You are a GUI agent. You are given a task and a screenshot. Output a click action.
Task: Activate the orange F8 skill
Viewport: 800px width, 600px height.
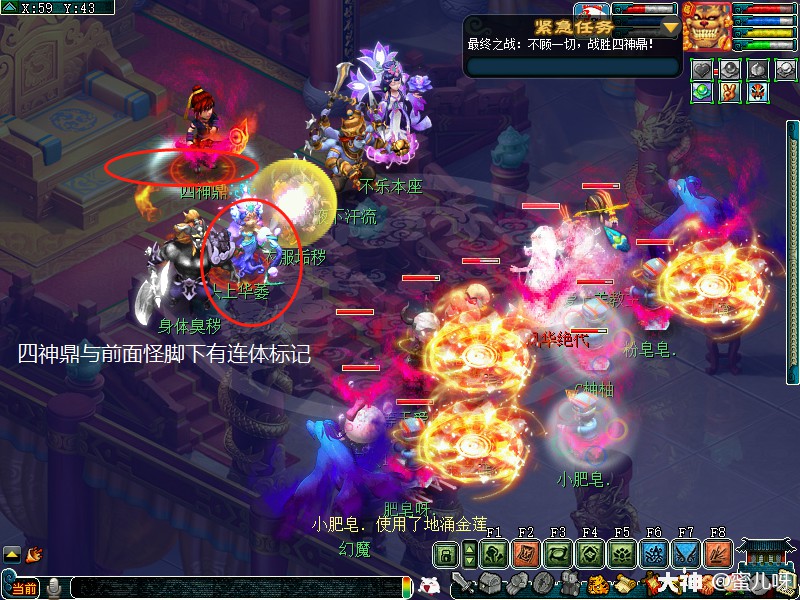pos(717,555)
